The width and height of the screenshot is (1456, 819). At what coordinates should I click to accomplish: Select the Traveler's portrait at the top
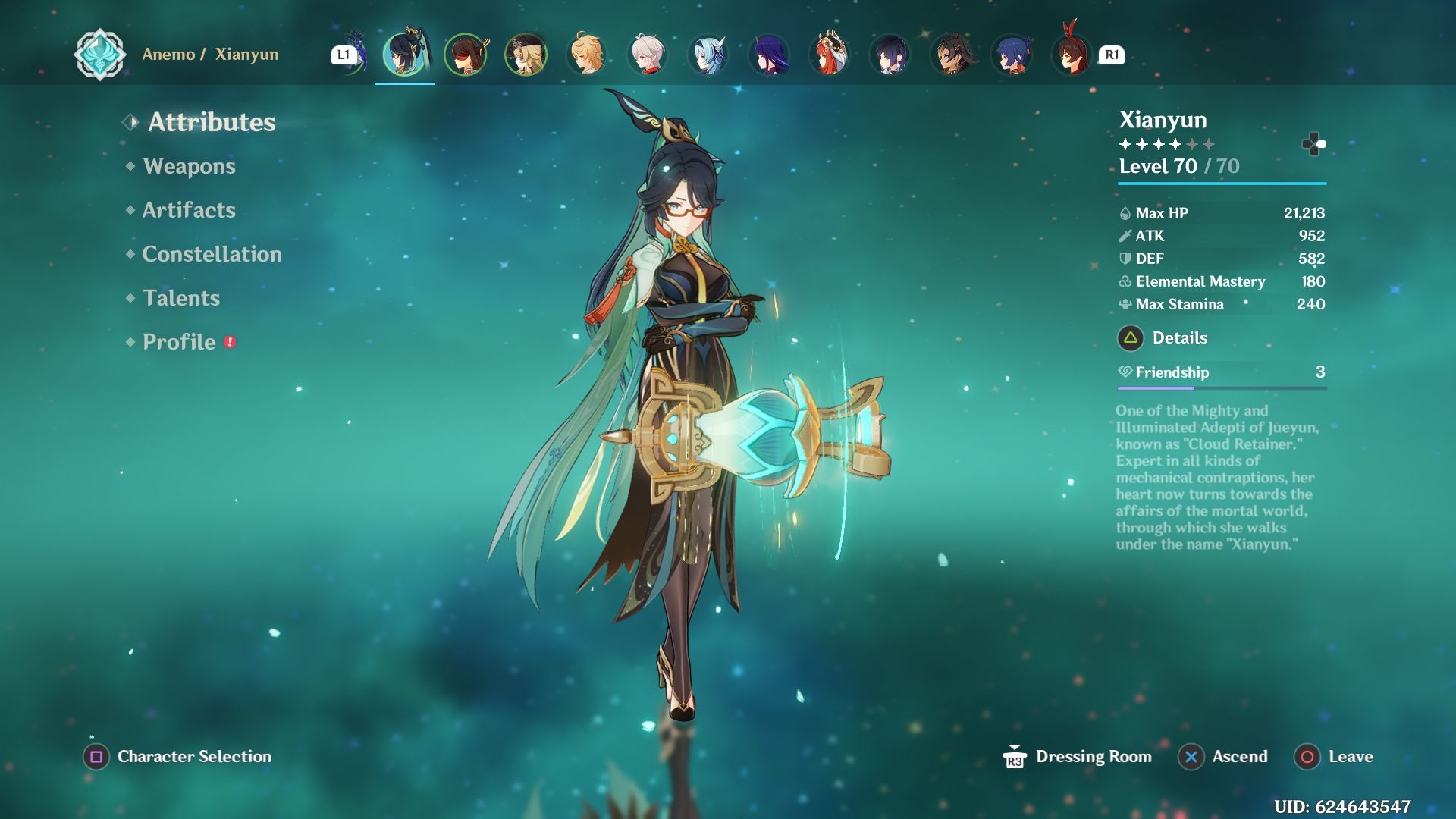pos(586,55)
